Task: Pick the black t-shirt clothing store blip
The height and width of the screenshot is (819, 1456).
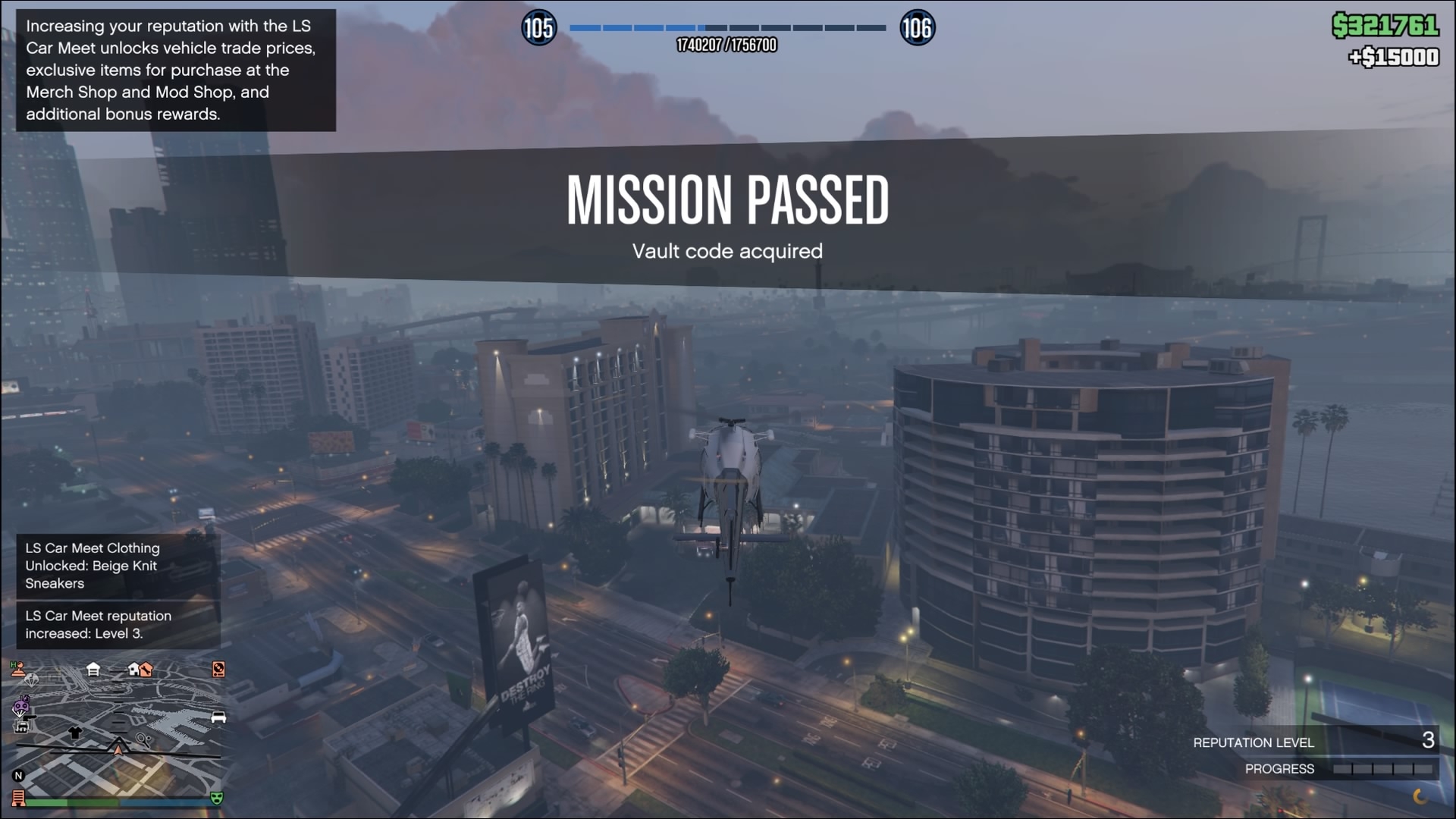Action: point(74,733)
